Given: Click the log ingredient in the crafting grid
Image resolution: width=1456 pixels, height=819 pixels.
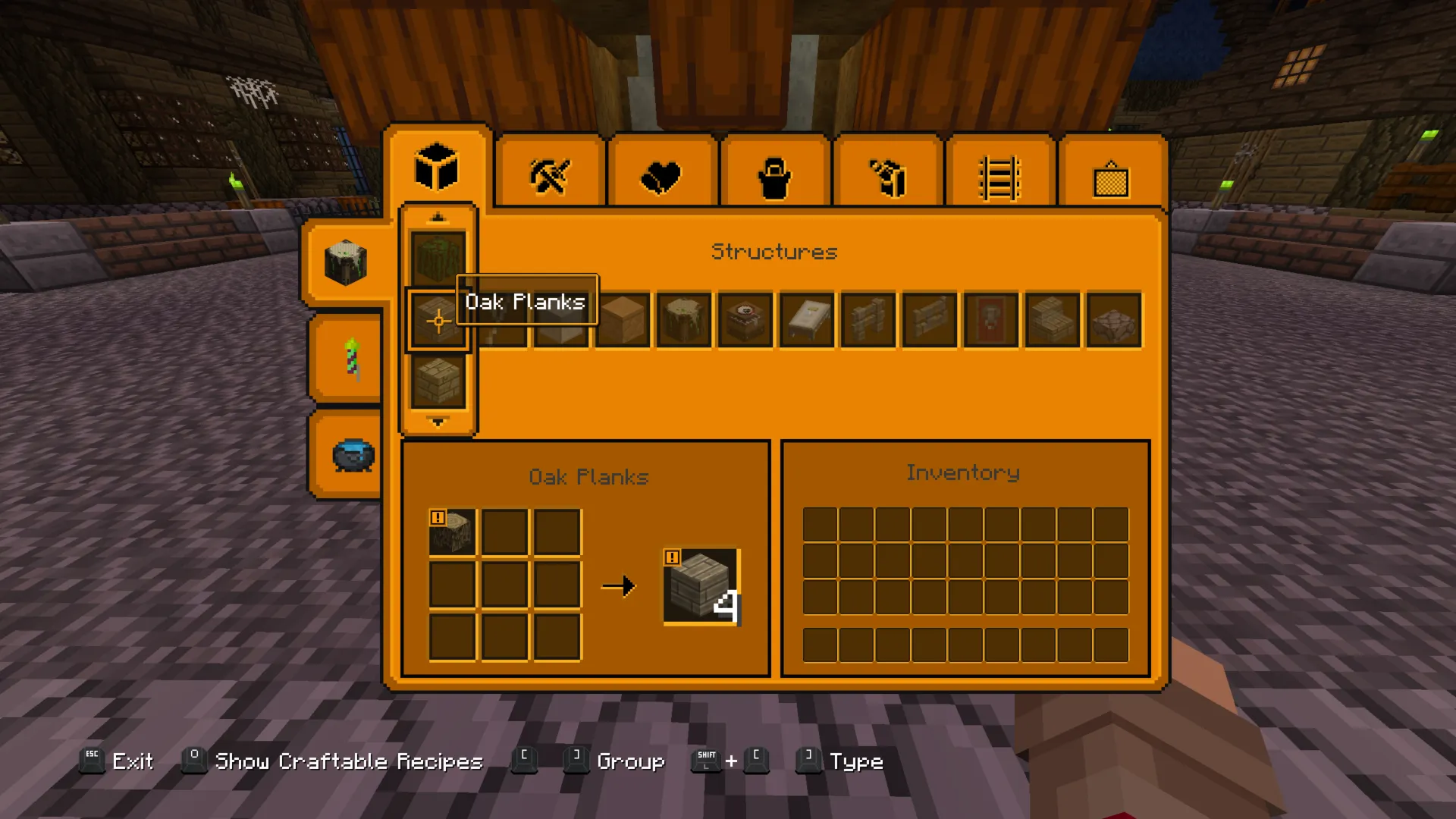Looking at the screenshot, I should tap(453, 533).
